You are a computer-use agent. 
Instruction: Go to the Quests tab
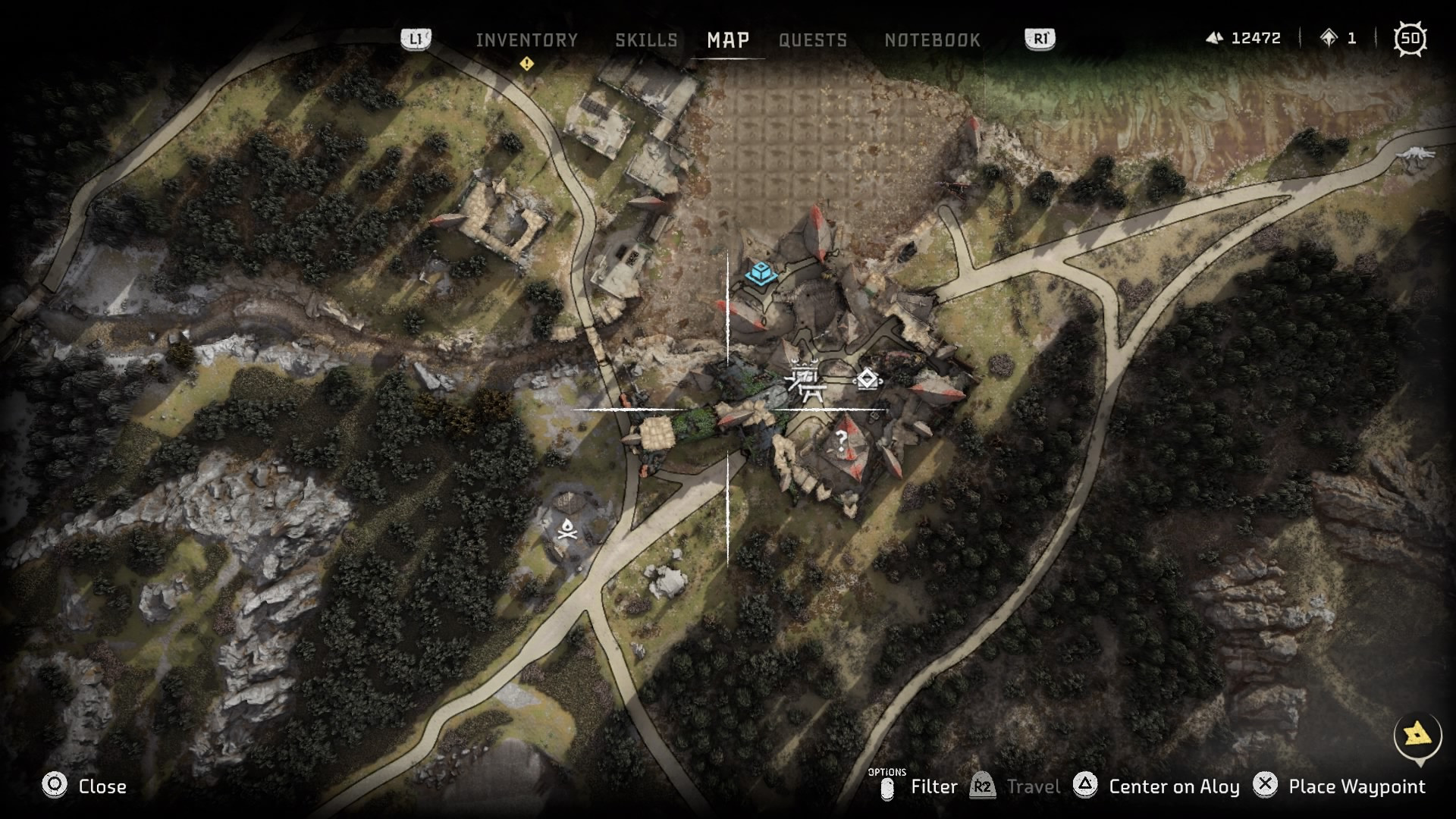click(813, 40)
